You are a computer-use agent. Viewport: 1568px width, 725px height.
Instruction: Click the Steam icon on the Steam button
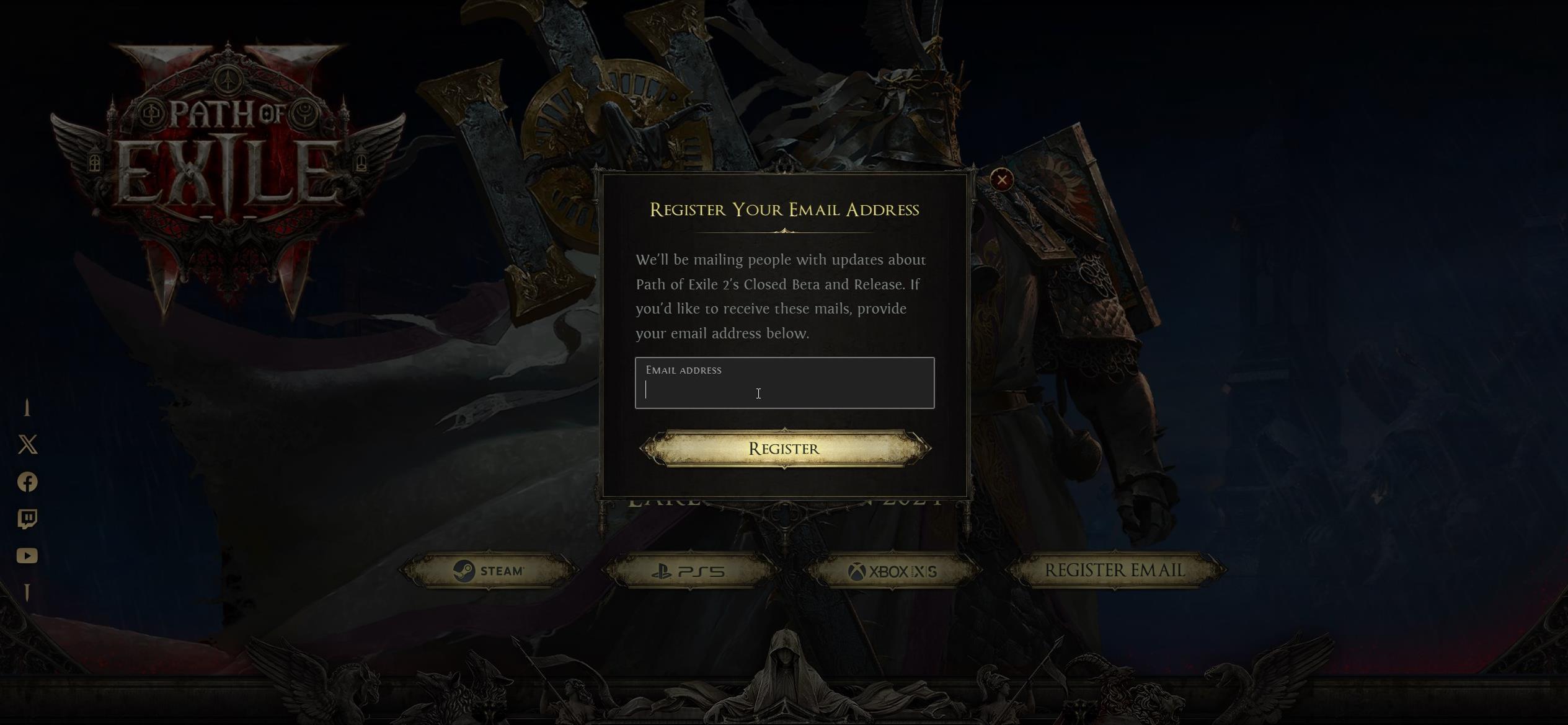(463, 571)
